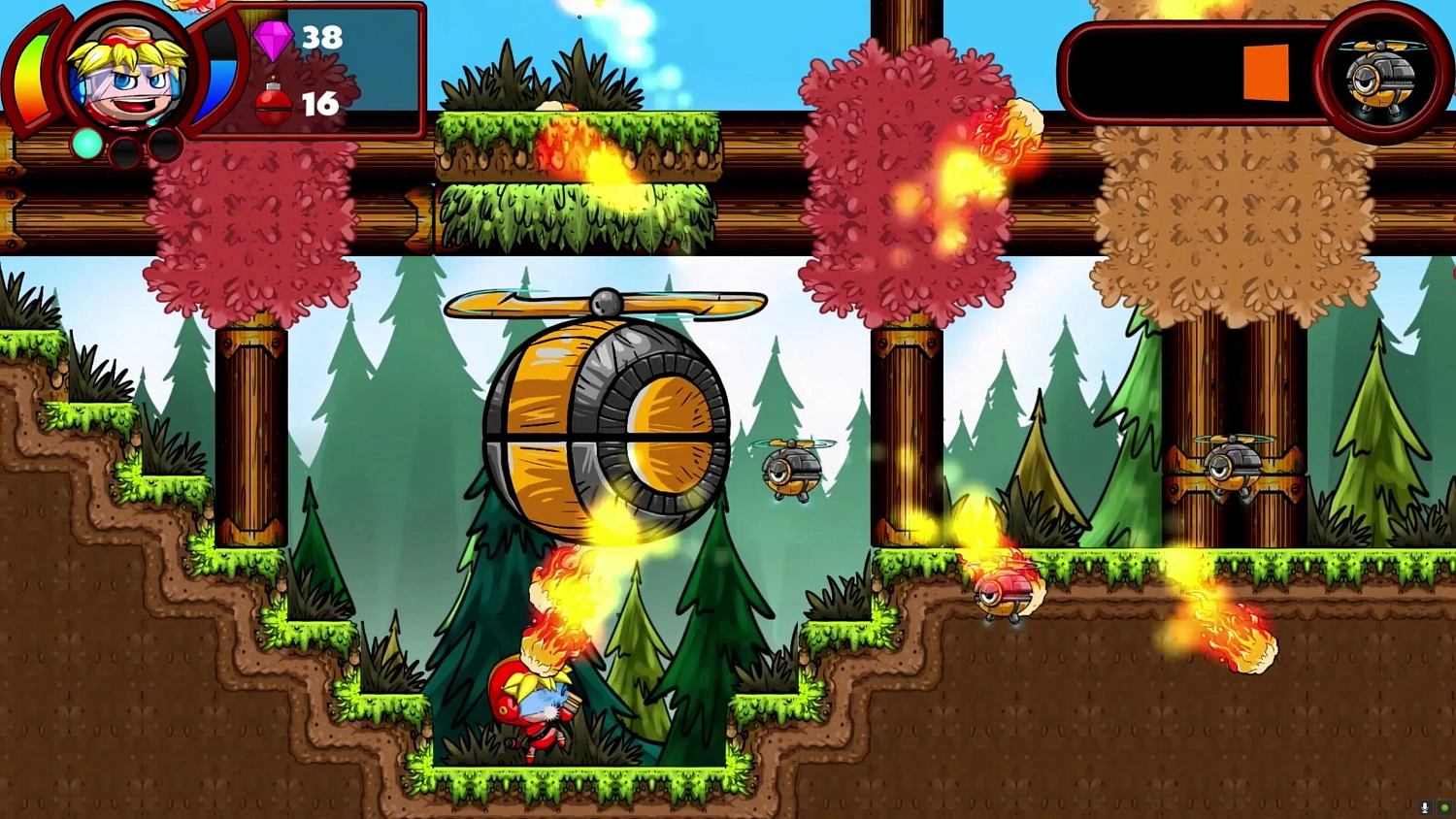Screen dimensions: 1456x819
Task: Click the green status dot beside the microphone
Action: pos(1443,807)
